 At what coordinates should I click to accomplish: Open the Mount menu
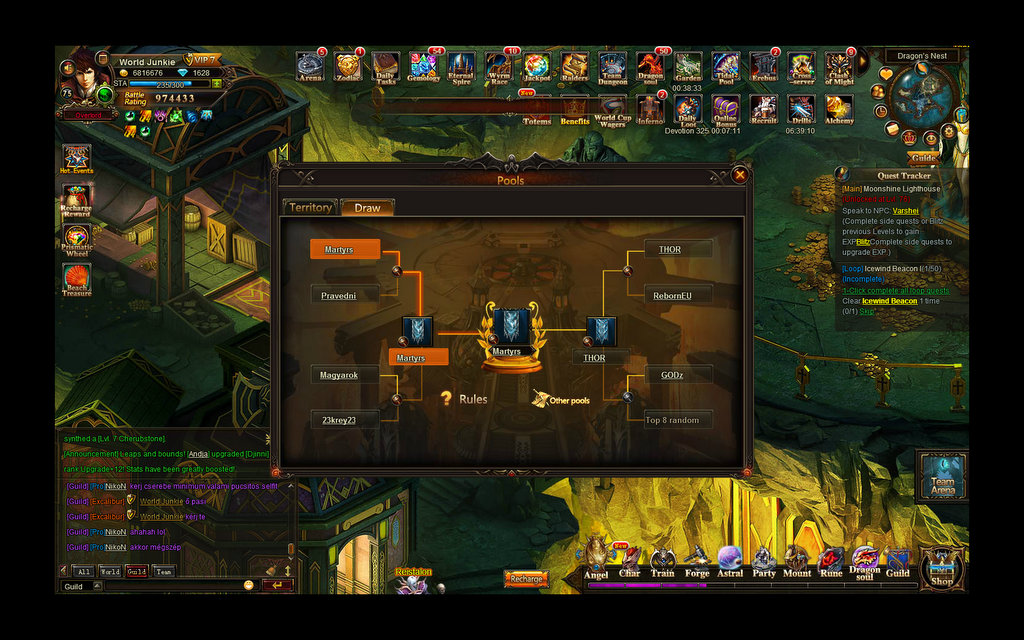tap(797, 562)
